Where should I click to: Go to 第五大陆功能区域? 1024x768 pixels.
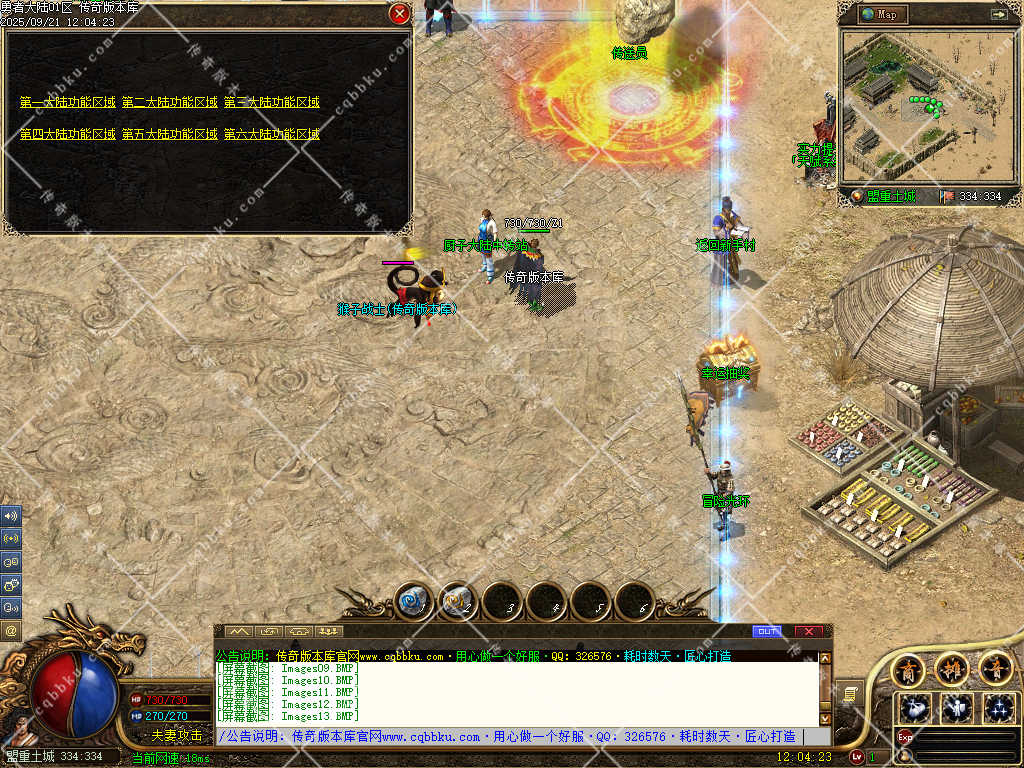169,134
